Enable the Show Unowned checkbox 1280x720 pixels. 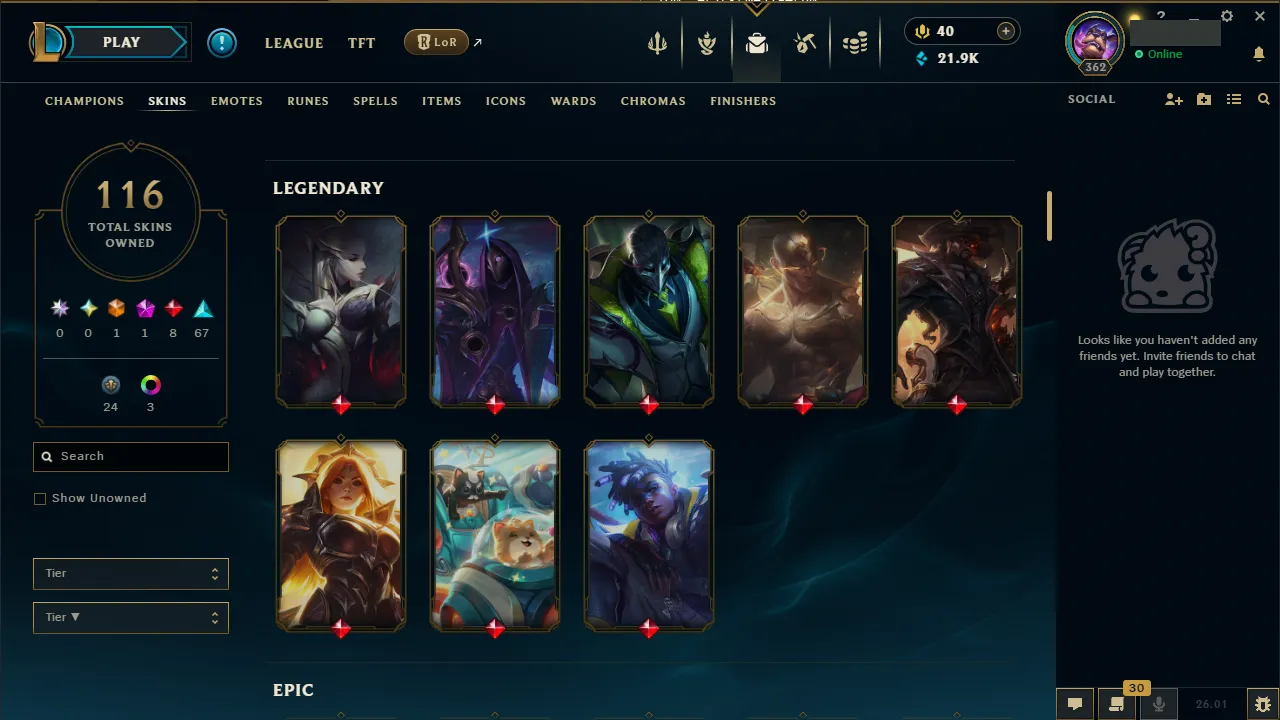pos(40,498)
